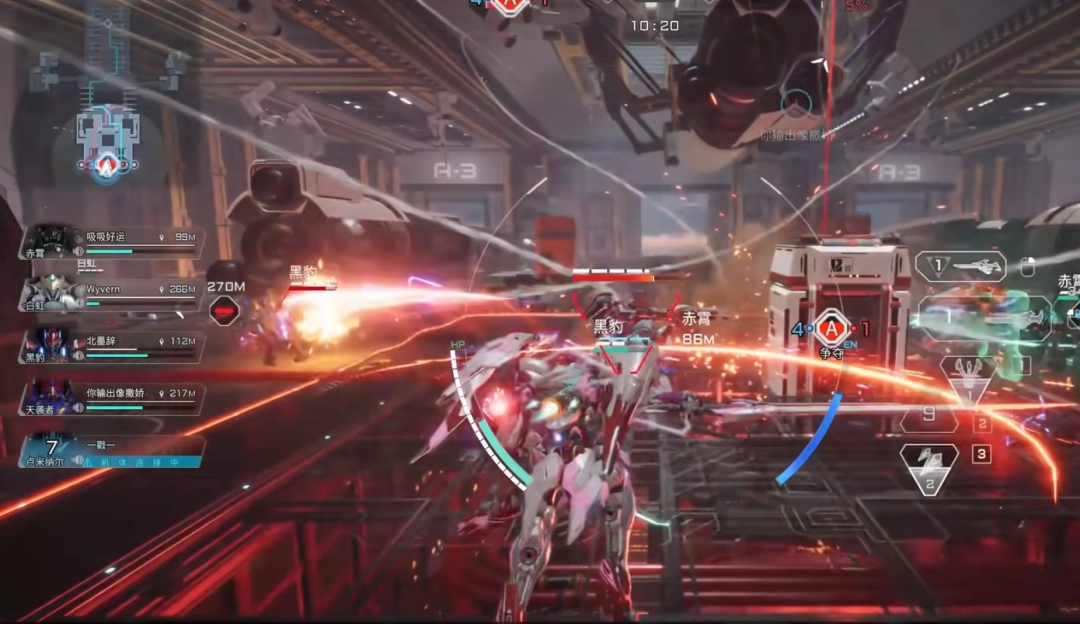Screen dimensions: 1080x624
Task: Select teammate 你输出像撒娇 piloting 天袭者
Action: [112, 399]
